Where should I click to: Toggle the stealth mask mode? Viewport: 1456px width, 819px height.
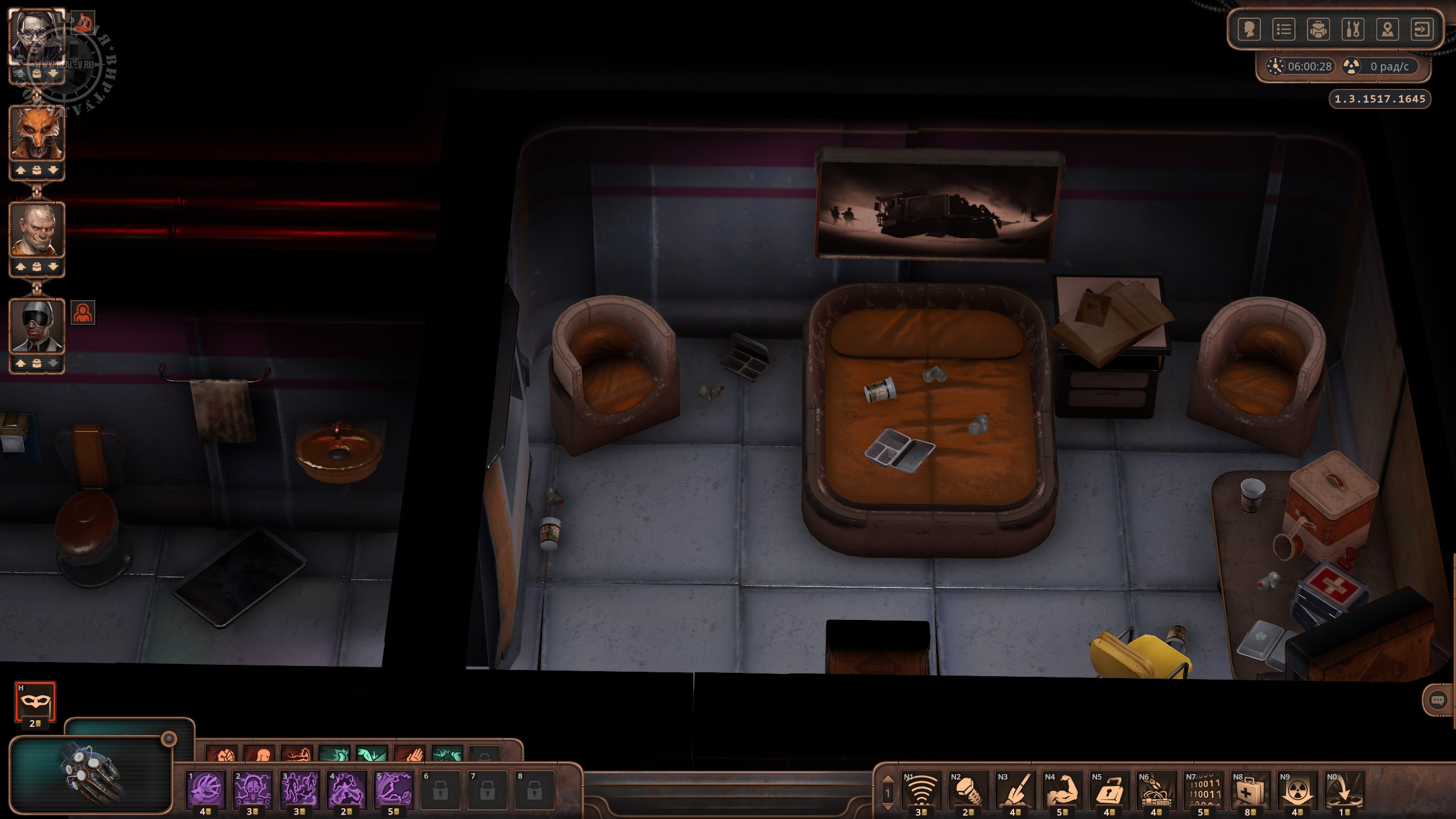pos(35,701)
